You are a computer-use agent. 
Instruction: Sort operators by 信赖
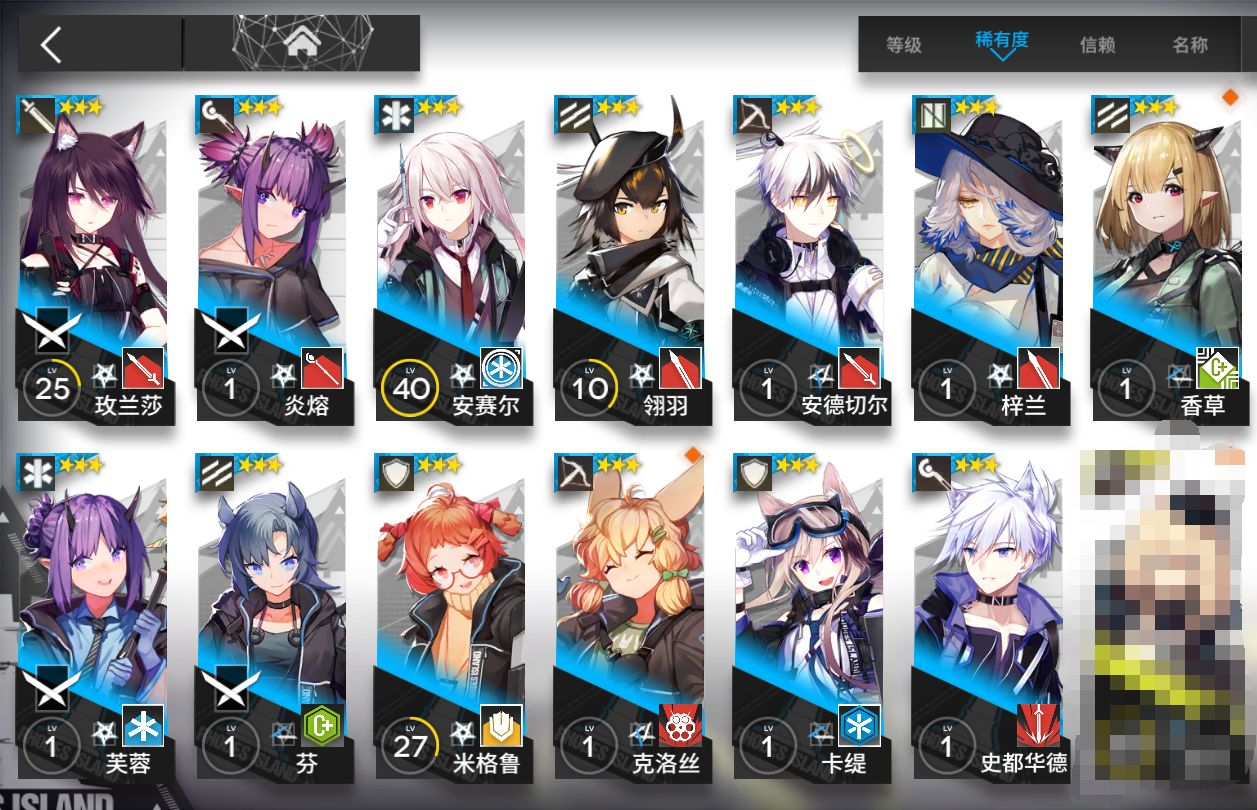click(1097, 45)
